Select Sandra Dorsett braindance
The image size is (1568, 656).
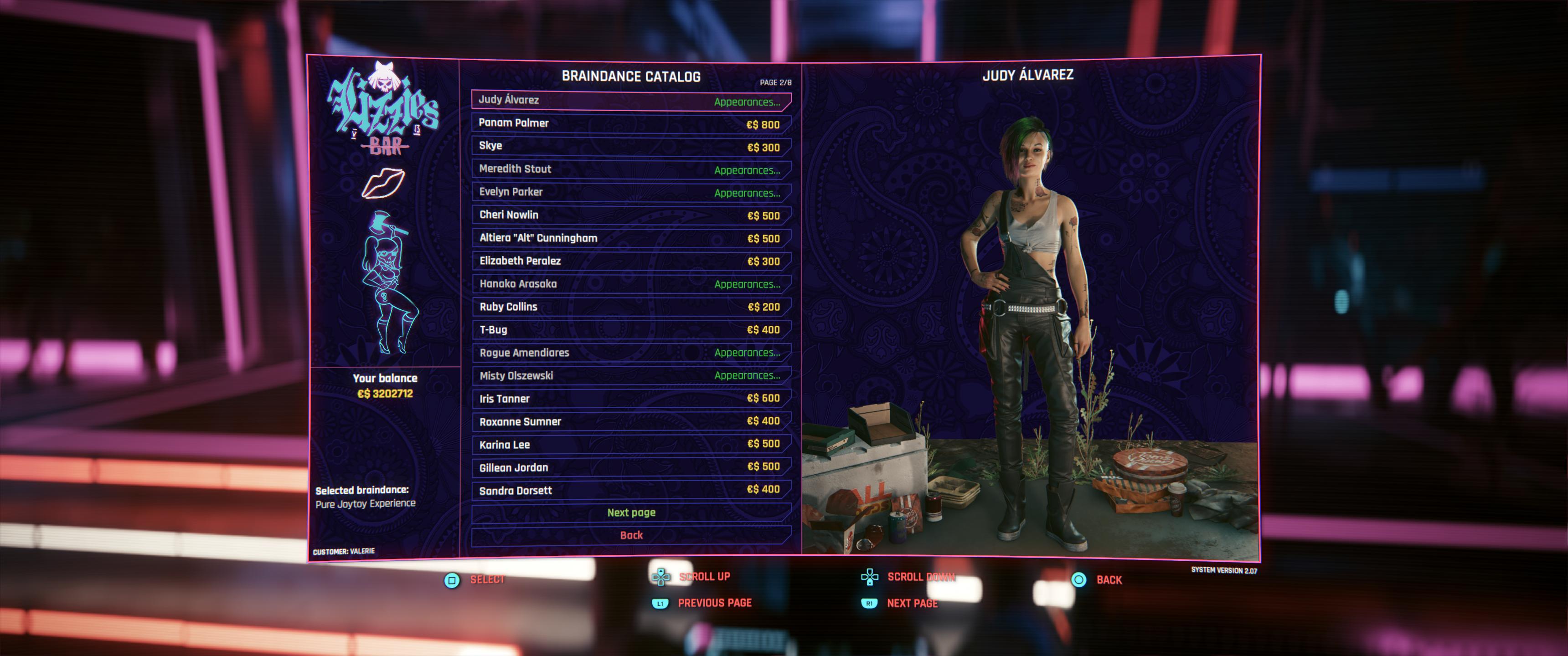point(630,491)
